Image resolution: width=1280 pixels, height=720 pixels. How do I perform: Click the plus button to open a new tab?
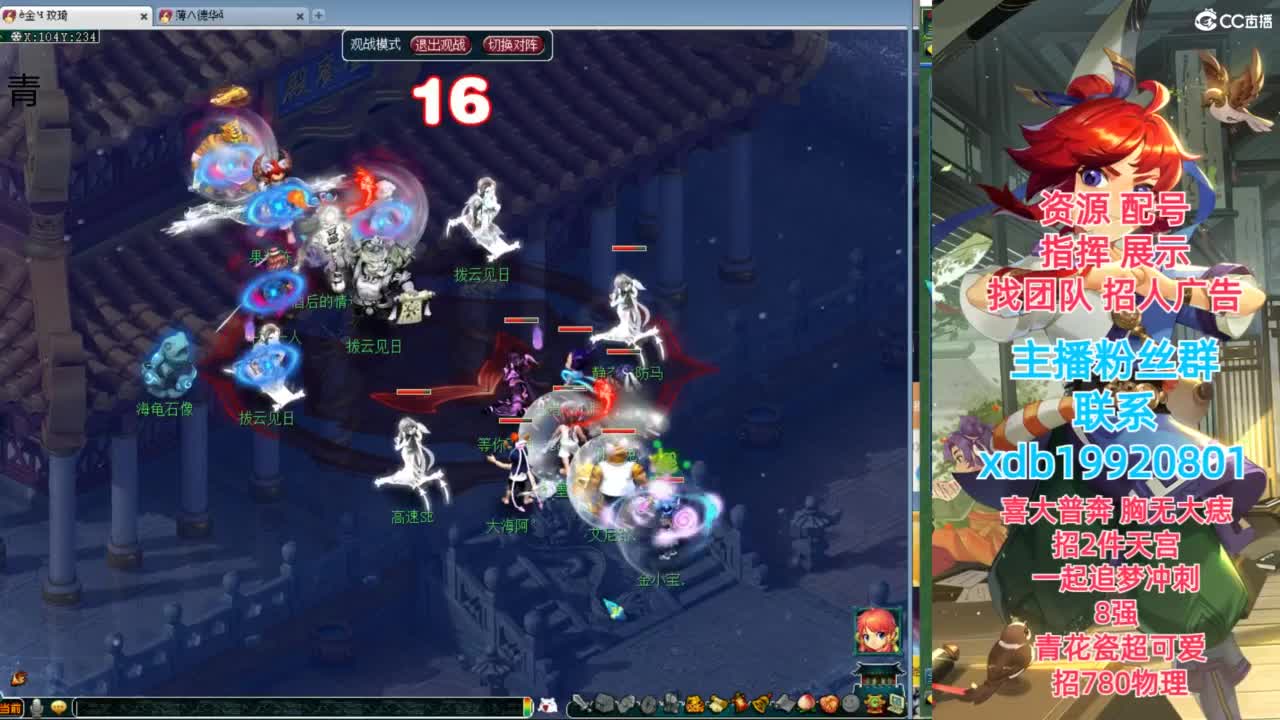pyautogui.click(x=318, y=15)
